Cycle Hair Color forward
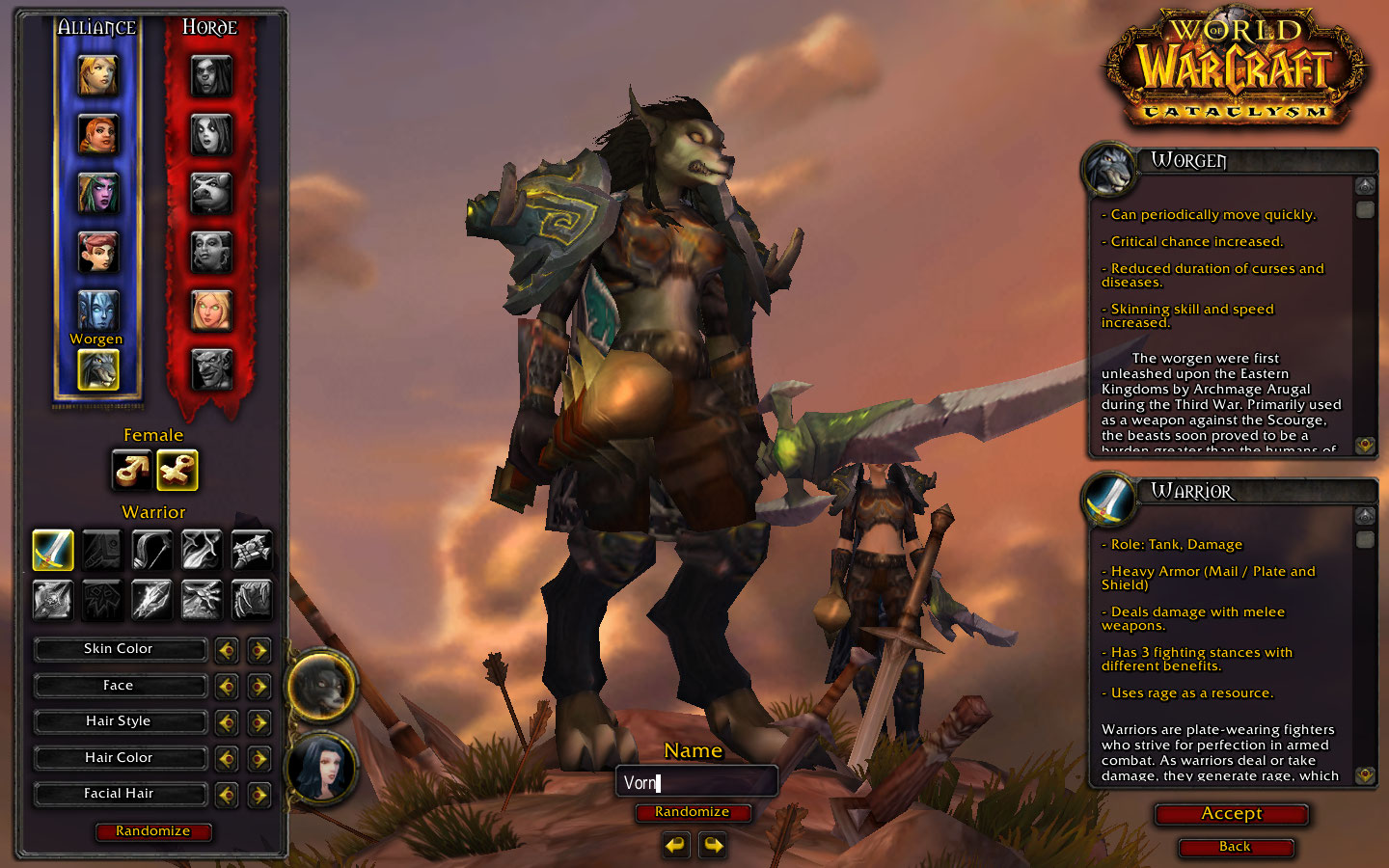 pos(259,759)
